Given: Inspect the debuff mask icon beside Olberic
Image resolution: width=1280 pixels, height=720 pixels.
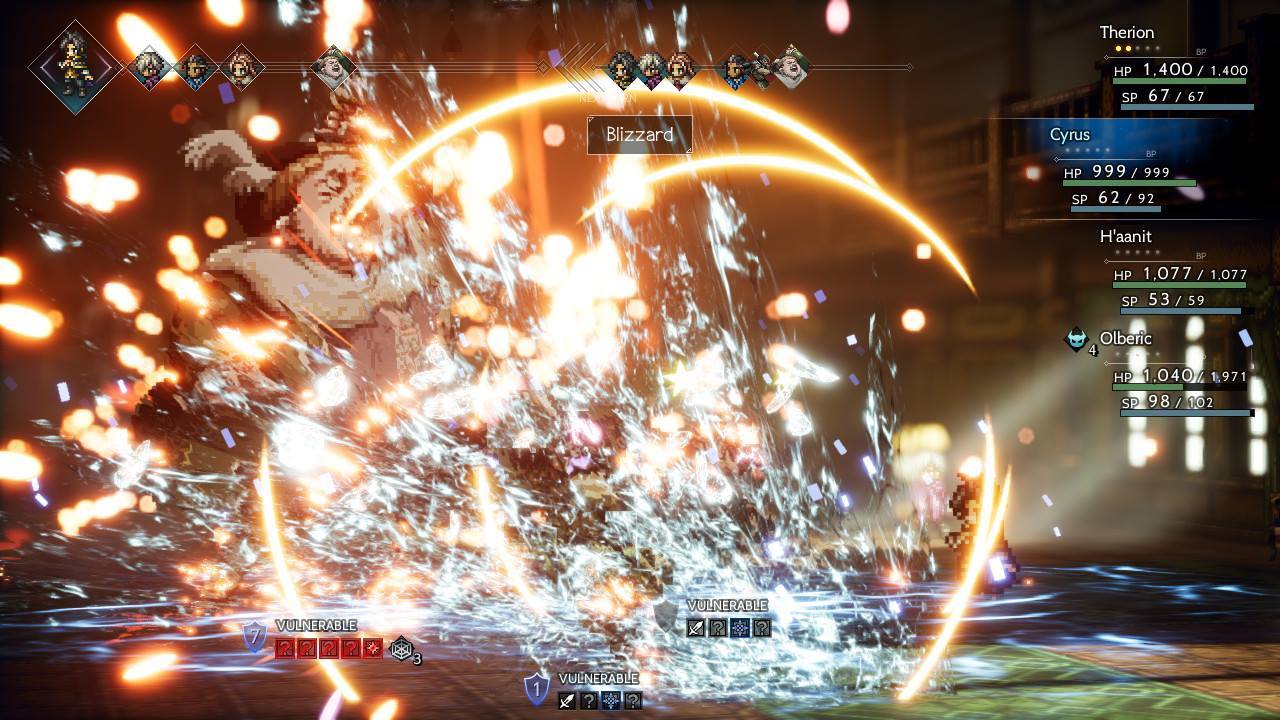Looking at the screenshot, I should coord(1076,339).
